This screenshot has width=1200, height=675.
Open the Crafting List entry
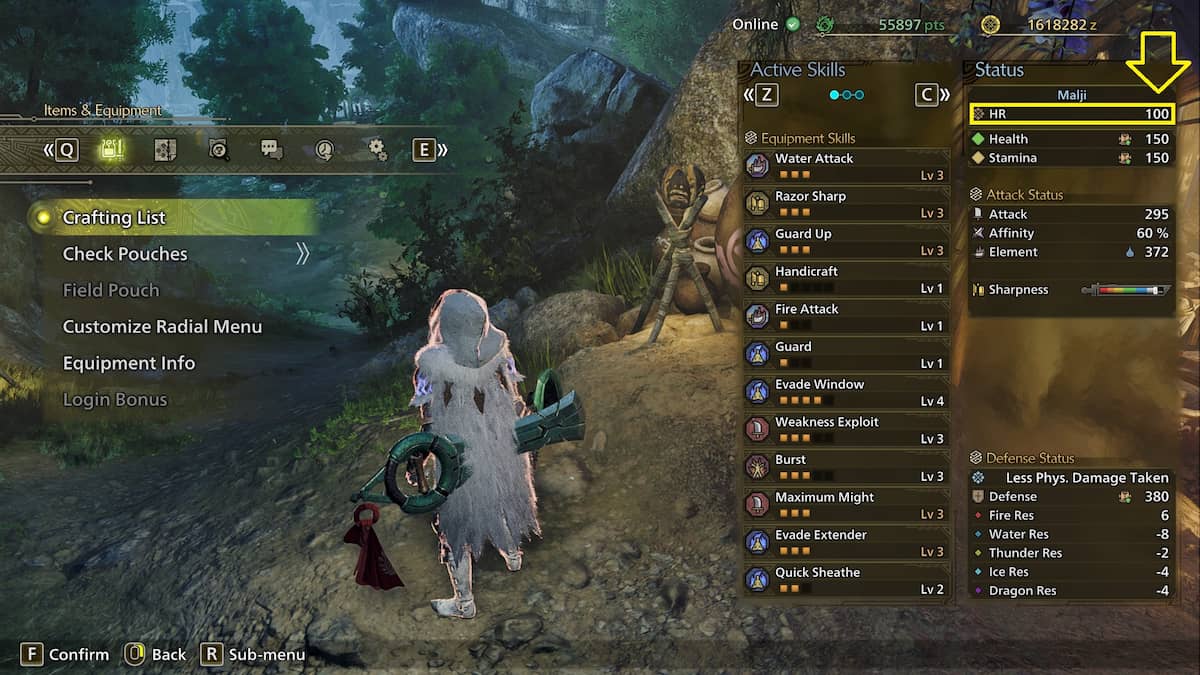point(114,218)
